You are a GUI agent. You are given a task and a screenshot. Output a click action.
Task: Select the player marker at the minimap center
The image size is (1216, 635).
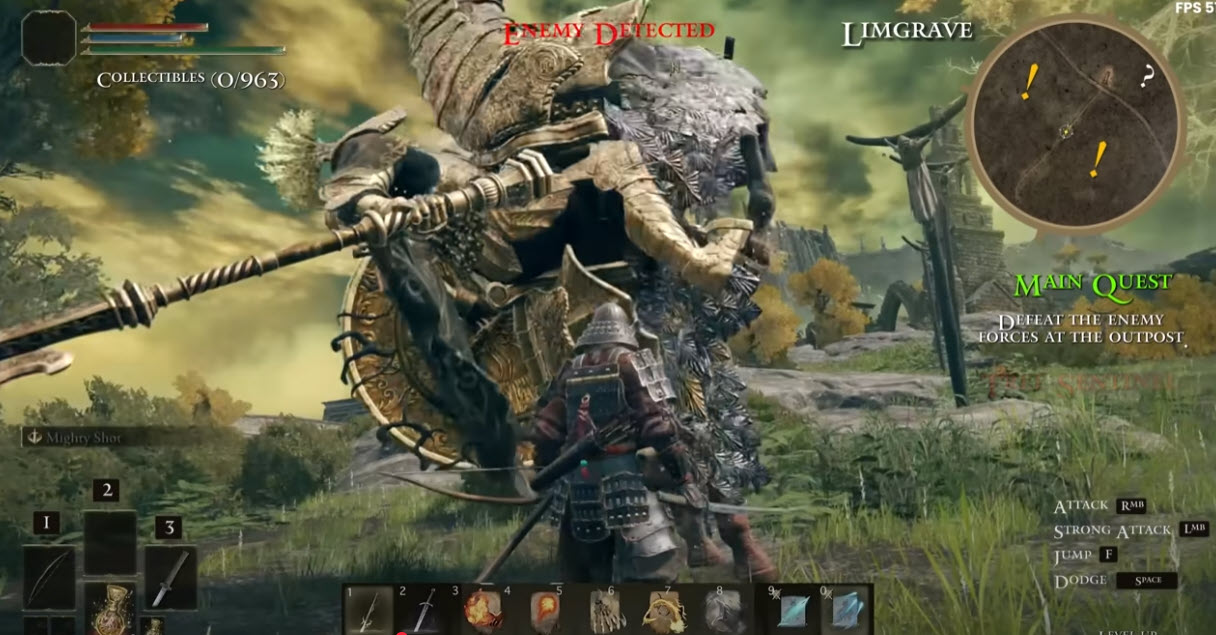pyautogui.click(x=1067, y=131)
